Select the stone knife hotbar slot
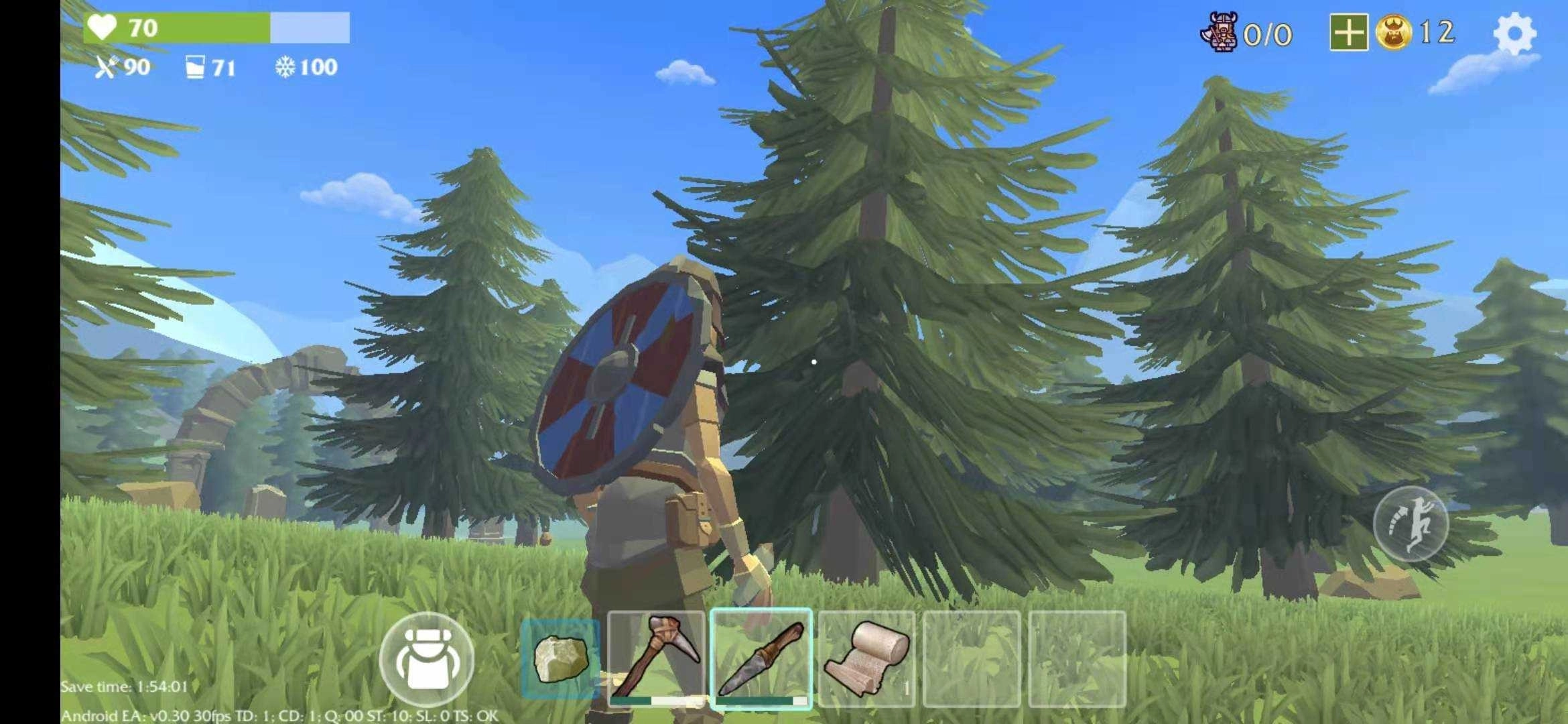The height and width of the screenshot is (724, 1568). pos(761,659)
